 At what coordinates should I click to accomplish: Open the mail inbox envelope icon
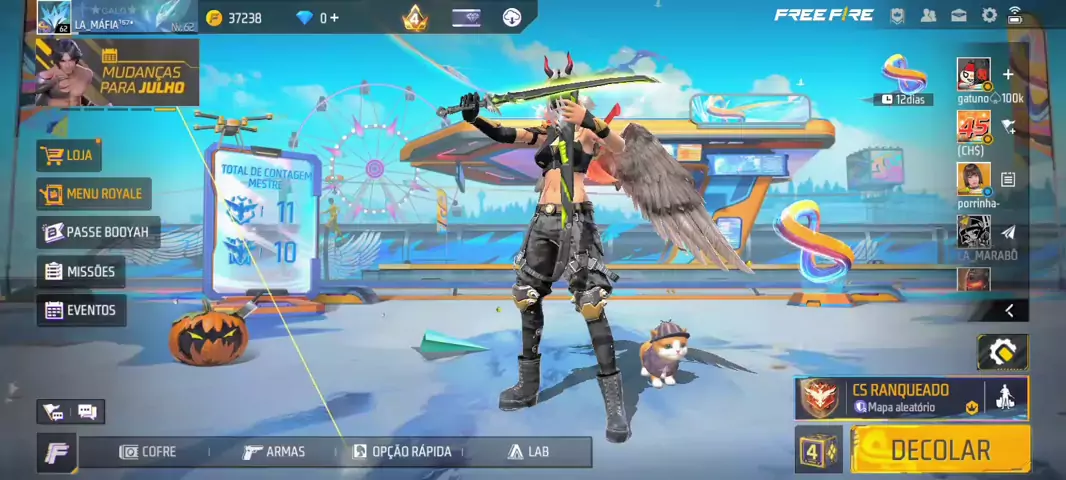point(959,15)
